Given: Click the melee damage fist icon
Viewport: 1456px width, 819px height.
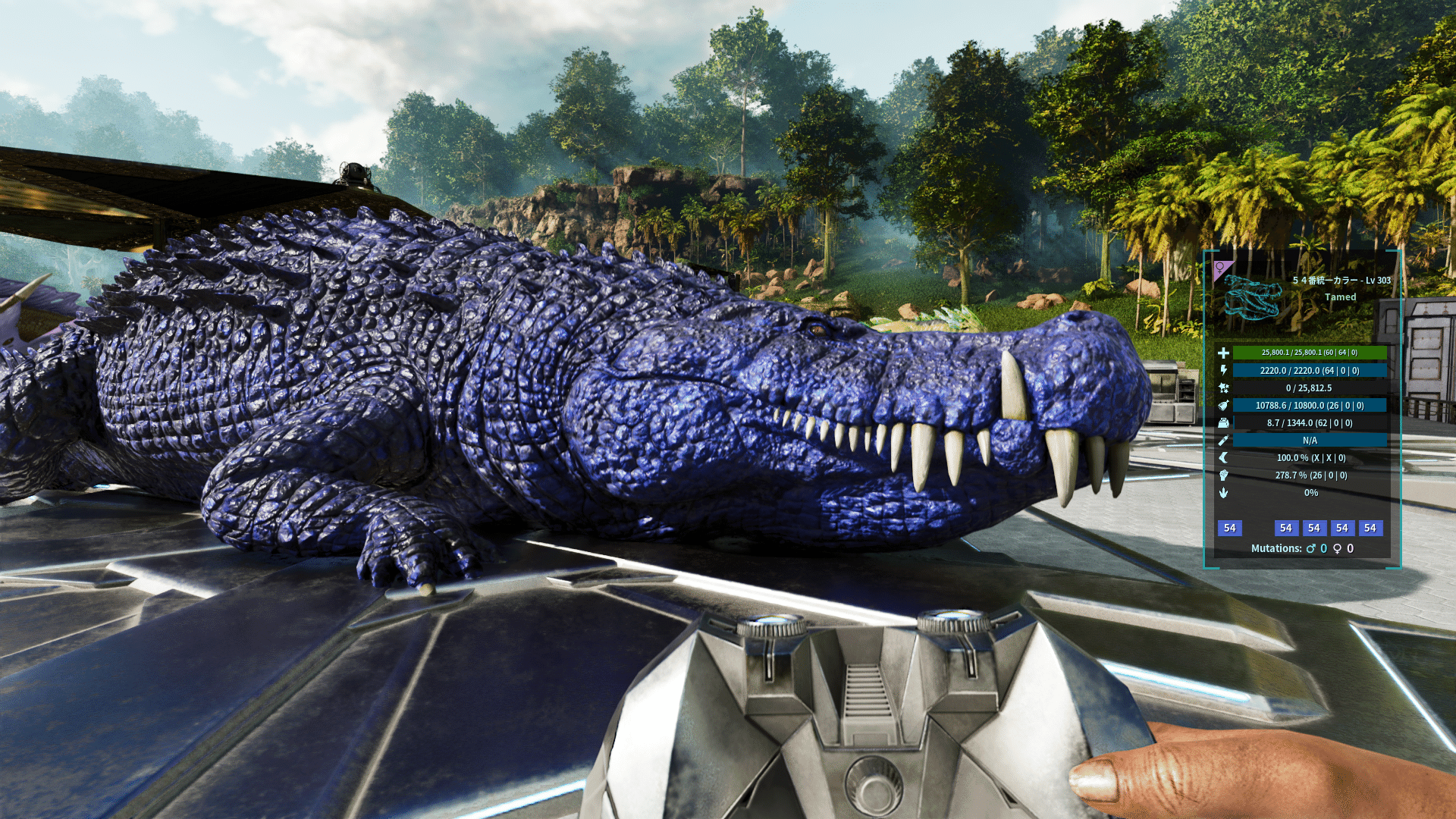Looking at the screenshot, I should click(x=1223, y=475).
